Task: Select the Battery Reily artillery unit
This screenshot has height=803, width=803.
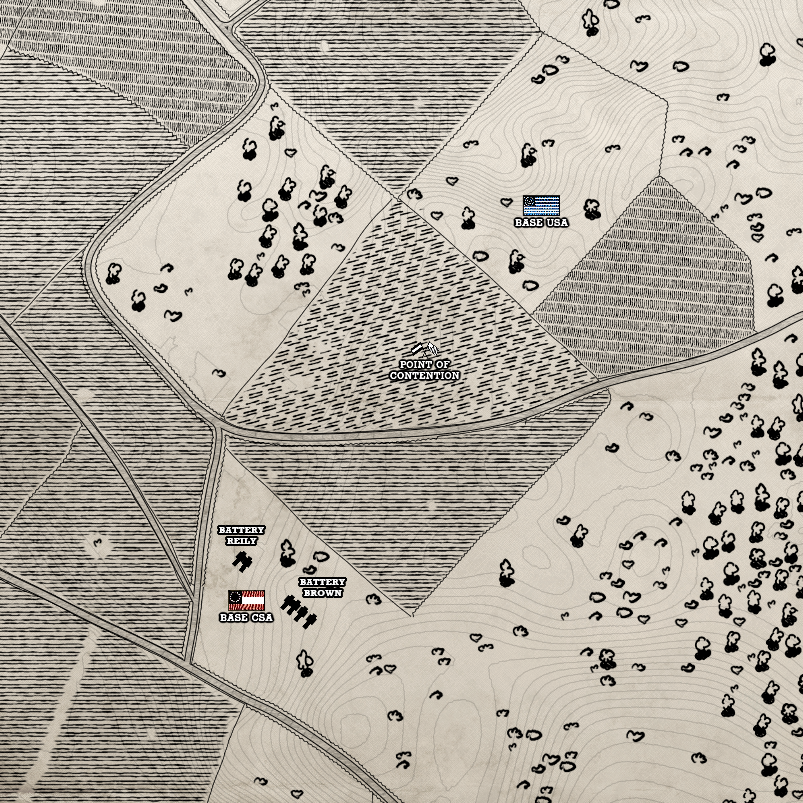Action: coord(240,561)
